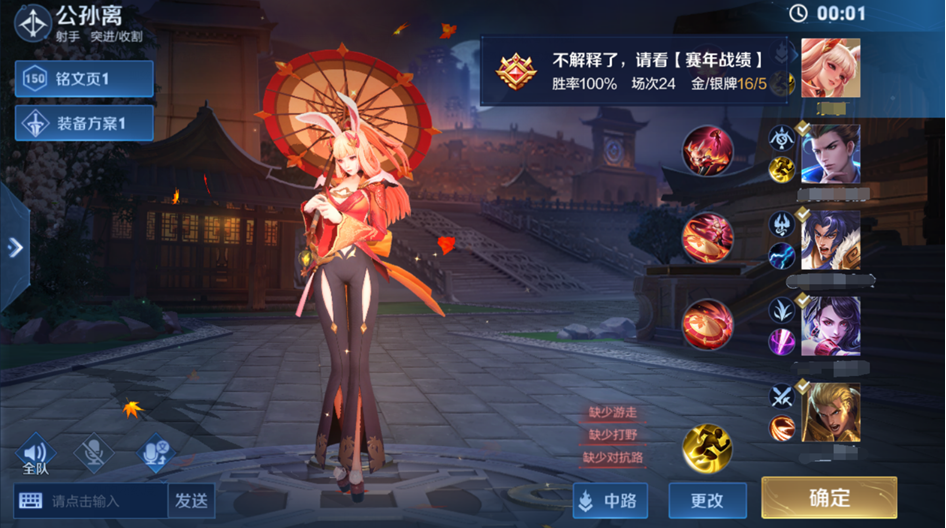Toggle the muted microphone icon
The height and width of the screenshot is (528, 946).
click(x=94, y=452)
